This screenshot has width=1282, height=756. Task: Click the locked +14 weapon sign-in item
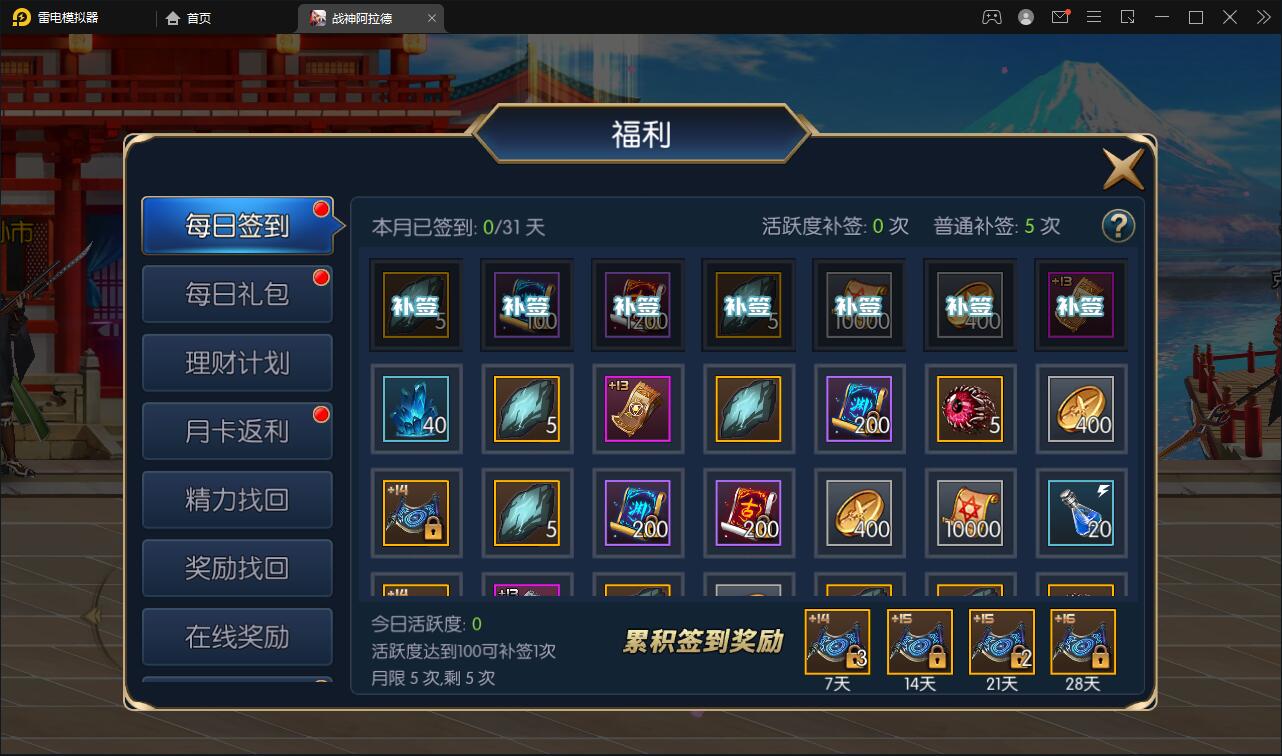416,513
